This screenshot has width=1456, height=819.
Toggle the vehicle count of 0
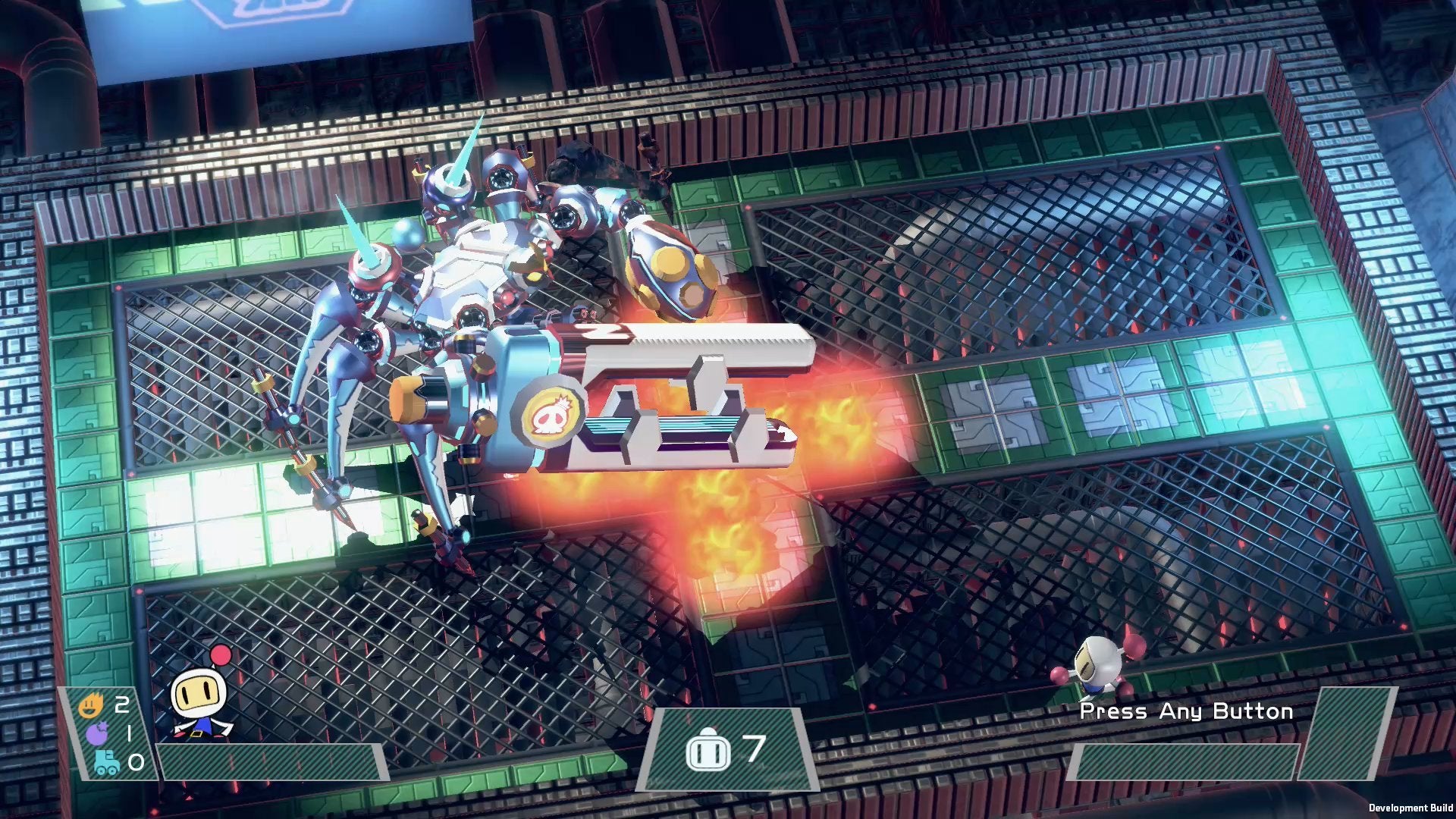136,763
